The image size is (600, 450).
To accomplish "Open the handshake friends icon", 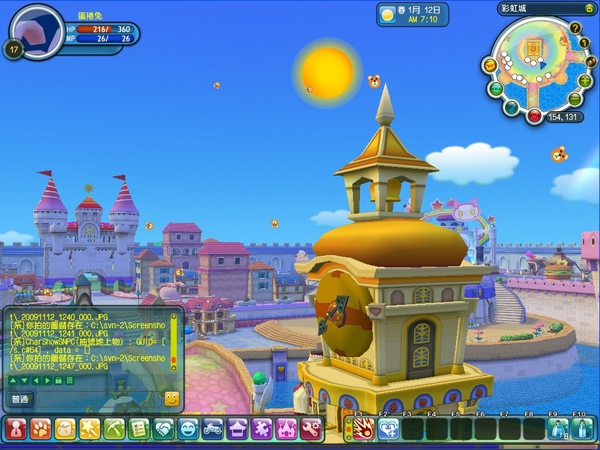I will coord(164,429).
